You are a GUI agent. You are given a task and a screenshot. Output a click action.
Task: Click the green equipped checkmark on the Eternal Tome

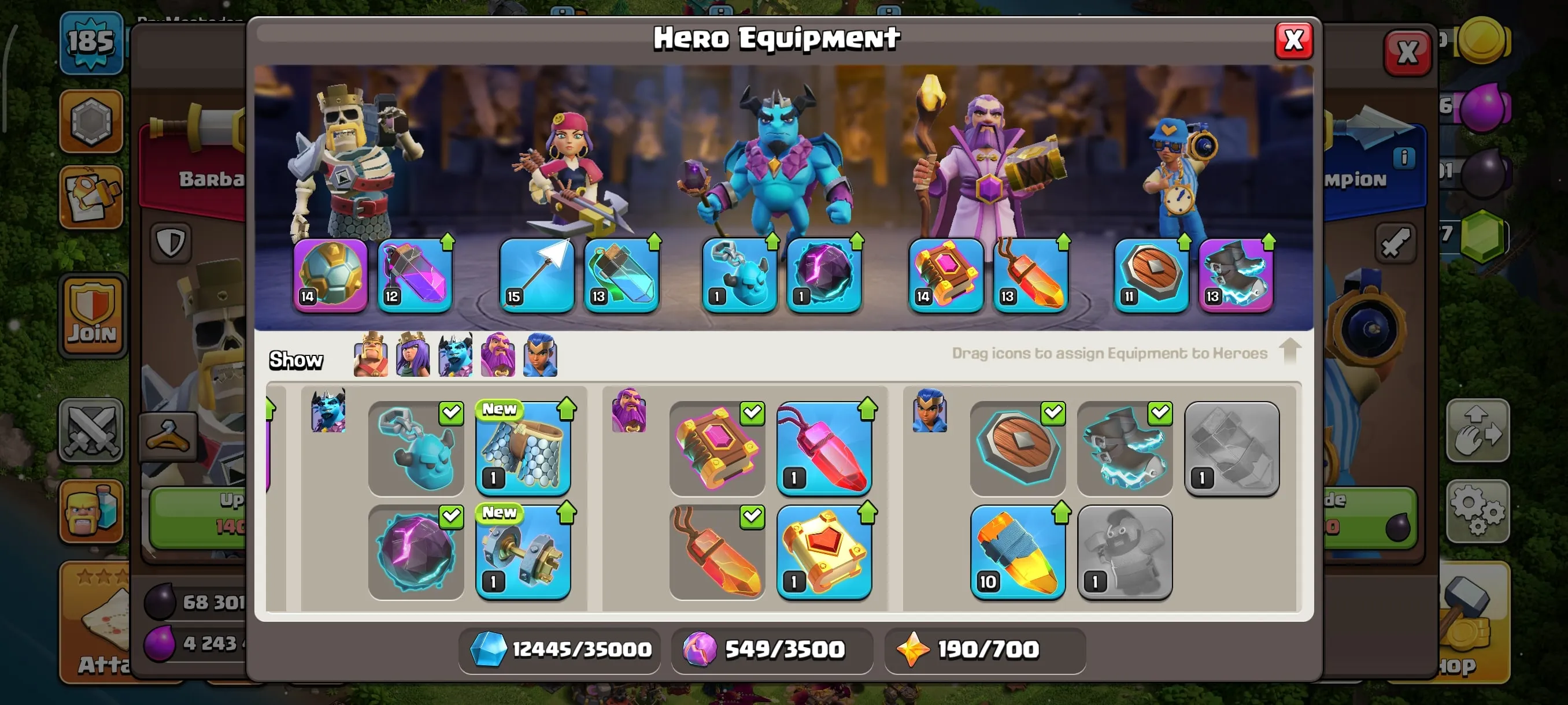point(752,413)
